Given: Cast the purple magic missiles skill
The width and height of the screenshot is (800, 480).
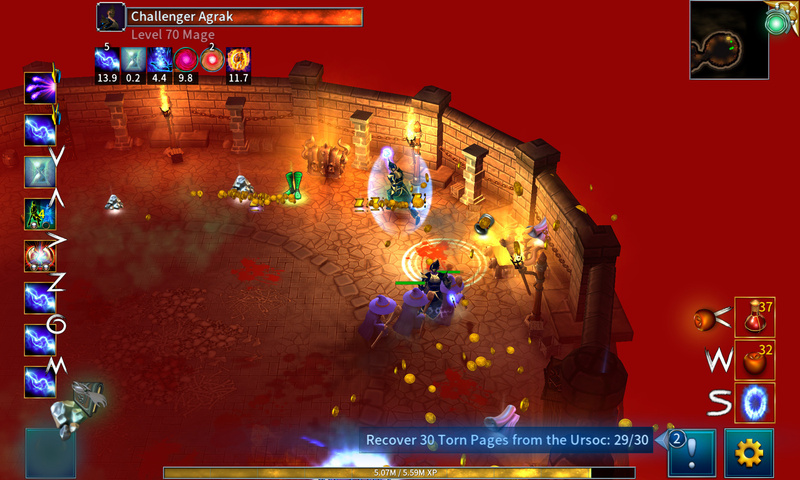Looking at the screenshot, I should [x=40, y=87].
